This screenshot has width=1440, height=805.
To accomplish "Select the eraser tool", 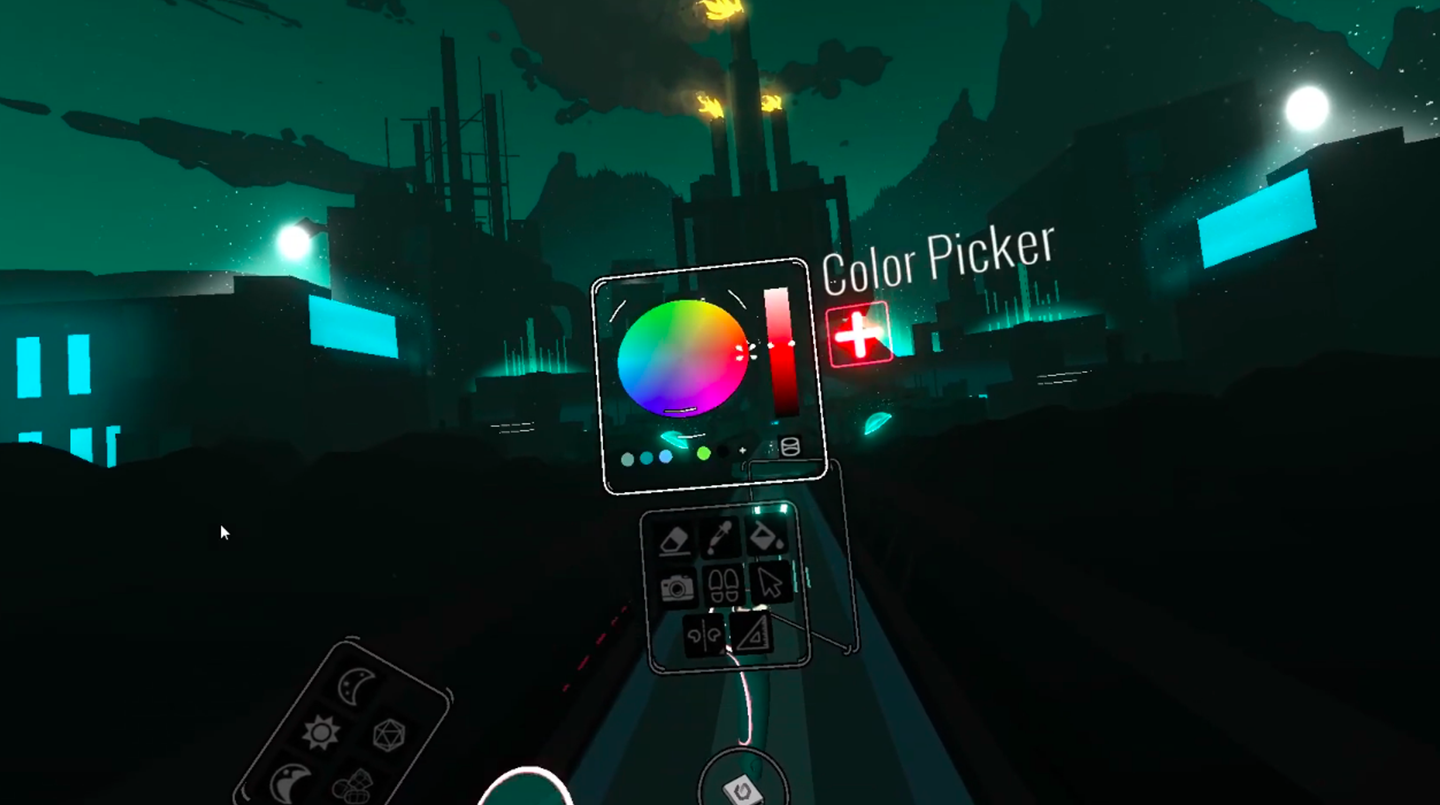I will point(675,540).
